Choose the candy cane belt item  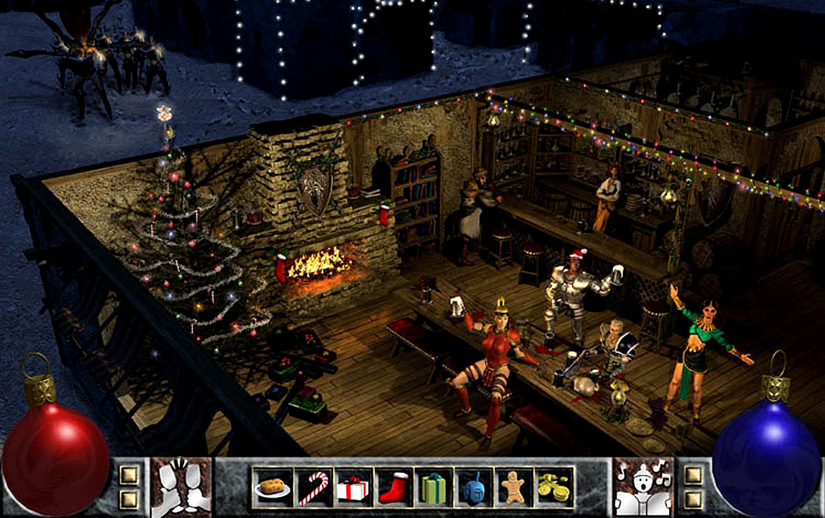point(314,487)
